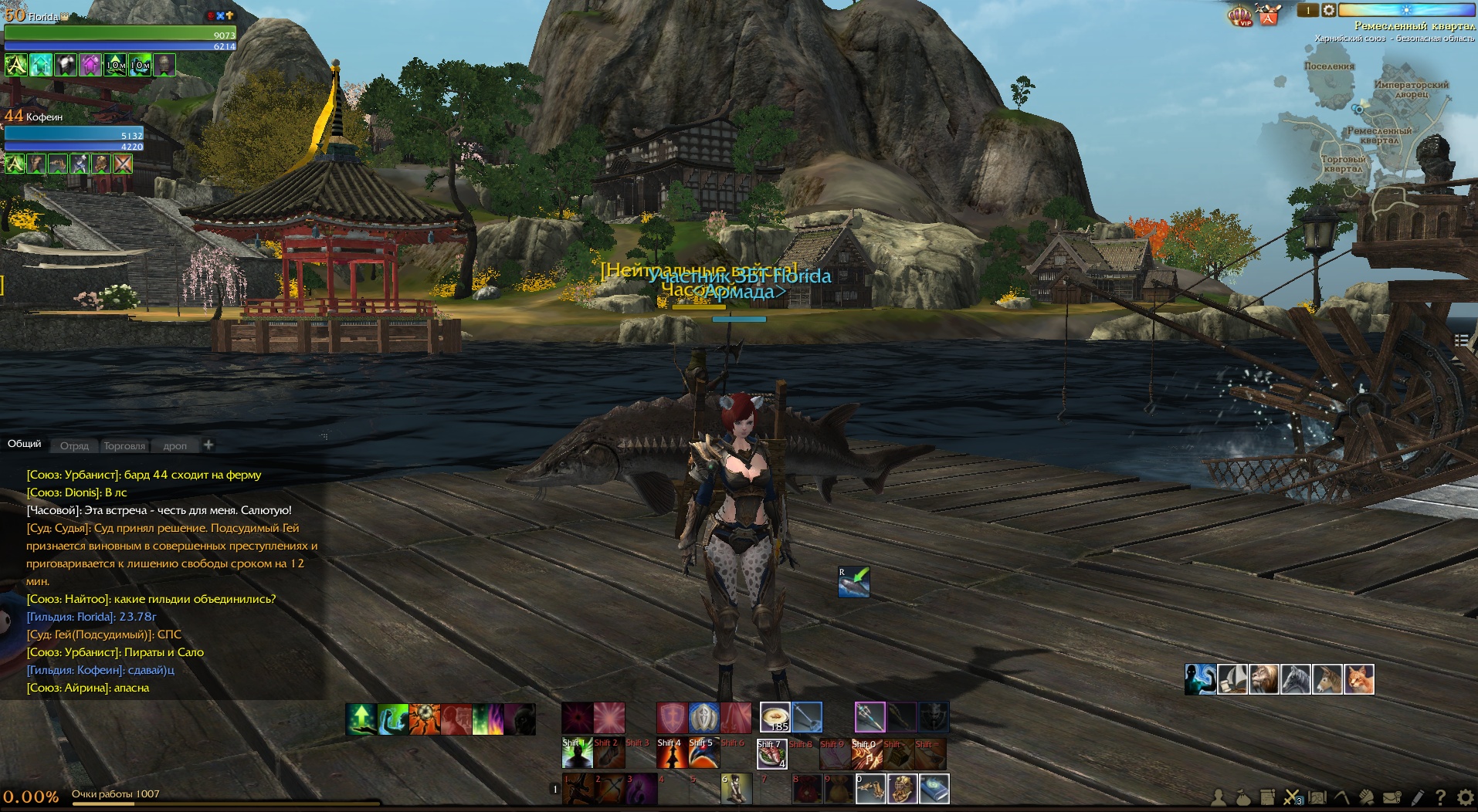1478x812 pixels.
Task: Open the Торговля chat tab
Action: tap(124, 445)
